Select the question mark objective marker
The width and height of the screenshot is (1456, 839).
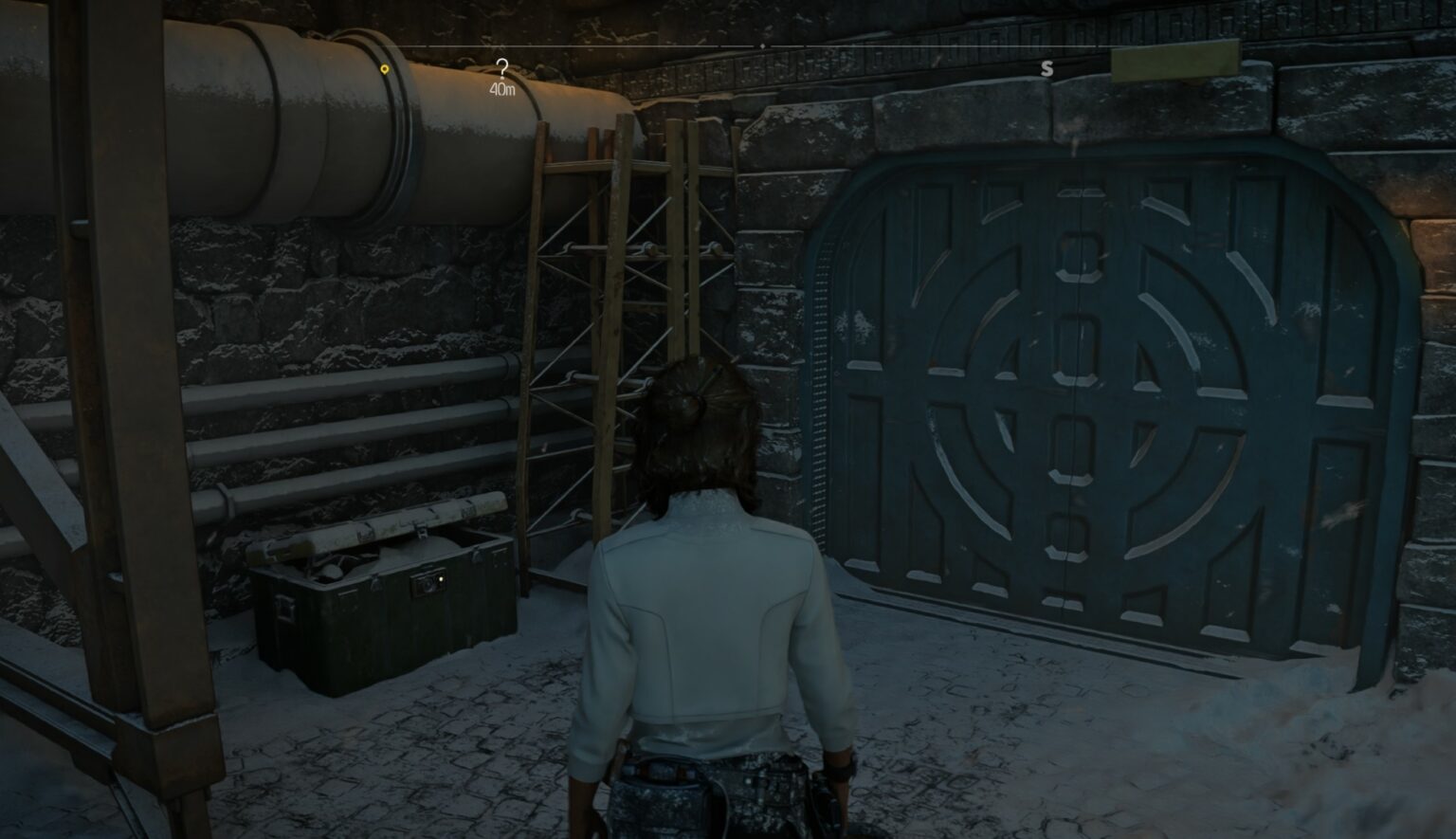[x=501, y=65]
